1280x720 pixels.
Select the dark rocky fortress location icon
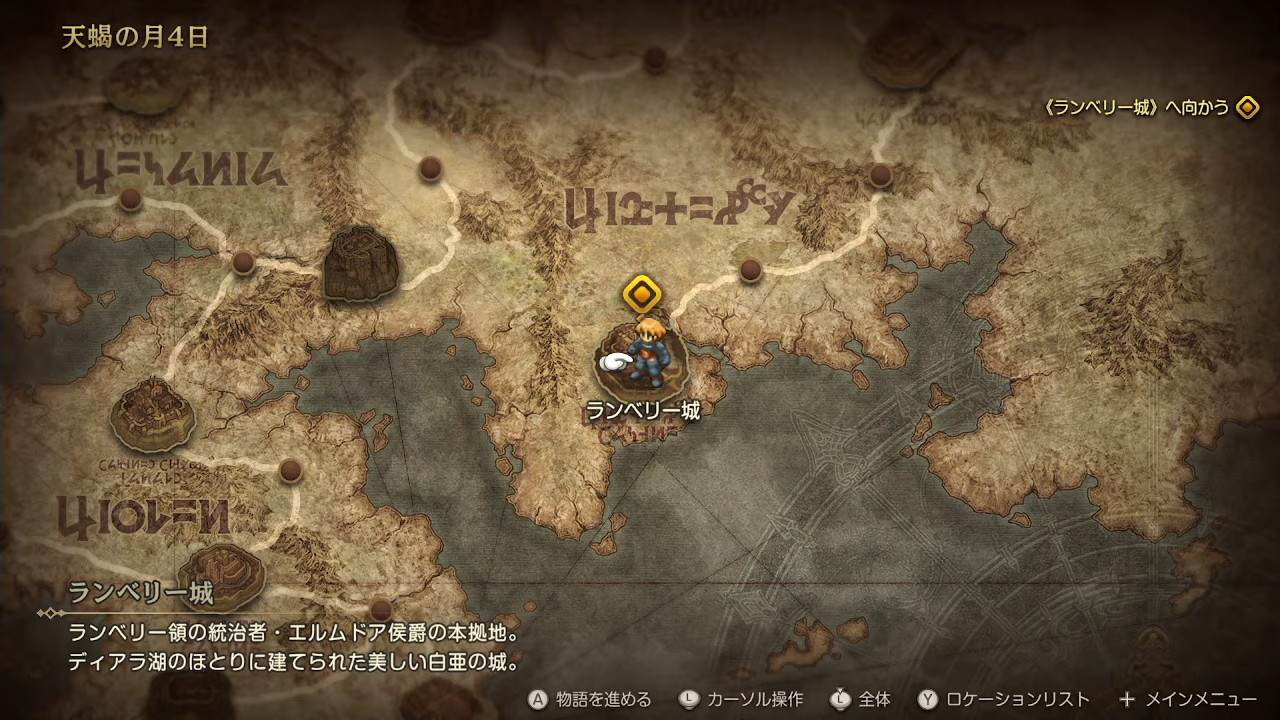(361, 263)
